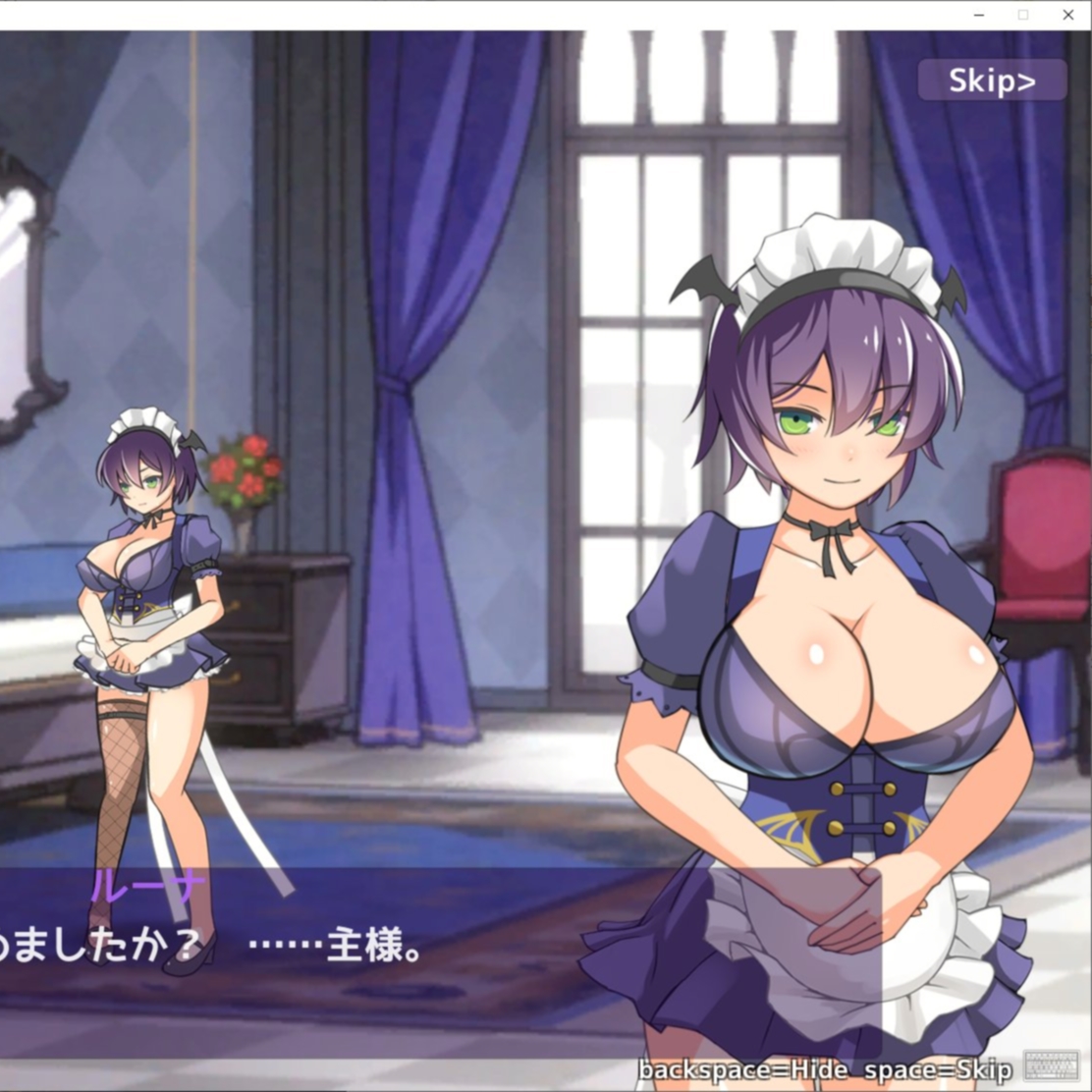This screenshot has width=1092, height=1092.
Task: Click the Skip> button
Action: coord(992,81)
